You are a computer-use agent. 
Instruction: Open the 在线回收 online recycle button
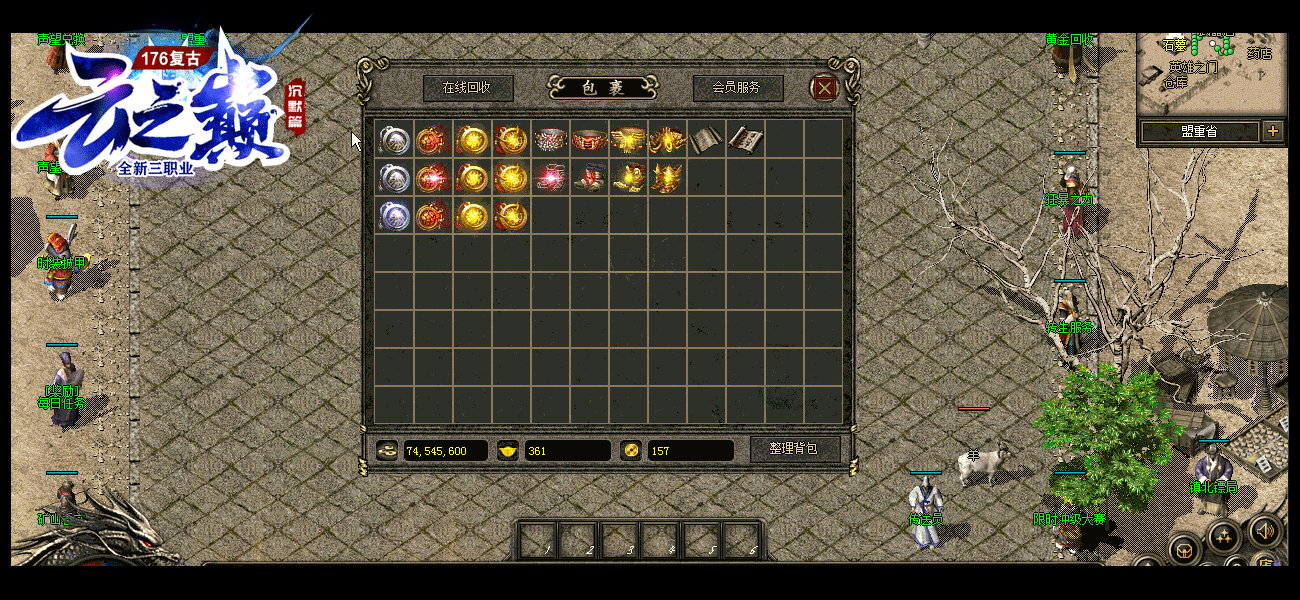467,88
